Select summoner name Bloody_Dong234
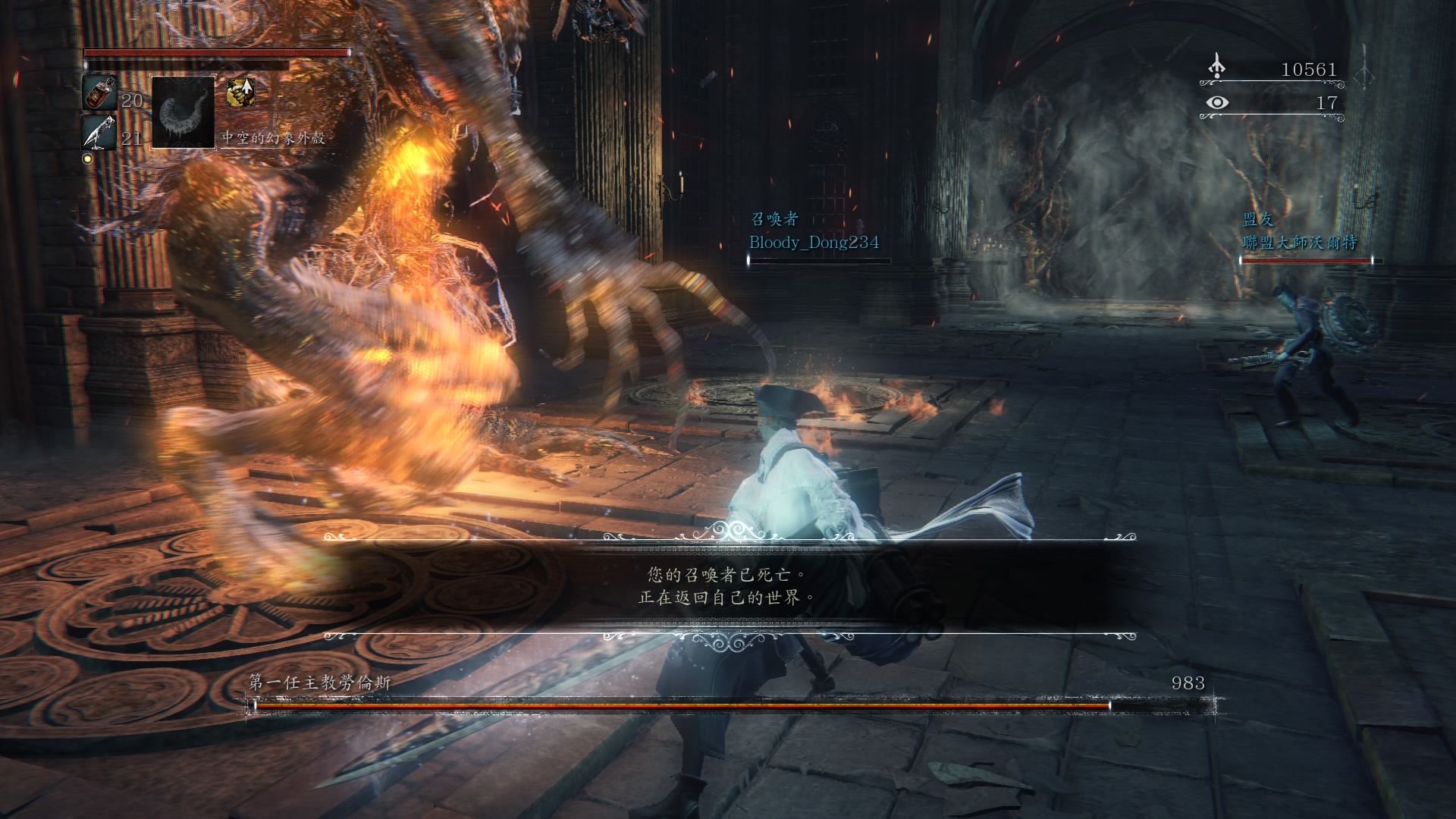 coord(814,243)
